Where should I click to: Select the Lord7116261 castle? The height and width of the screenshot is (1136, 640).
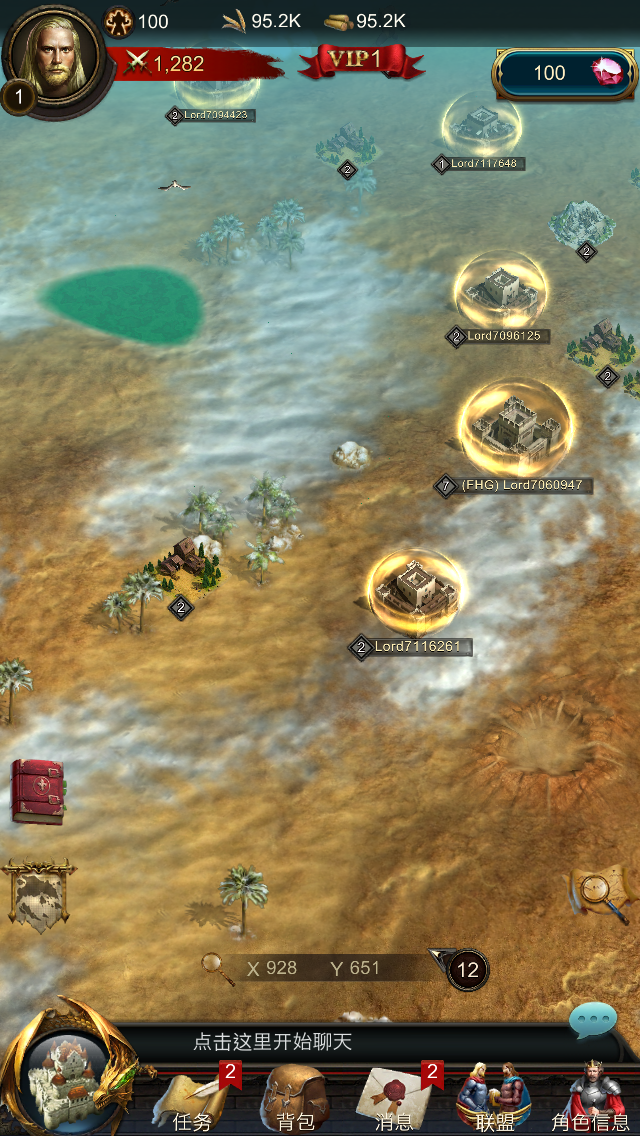(x=414, y=590)
